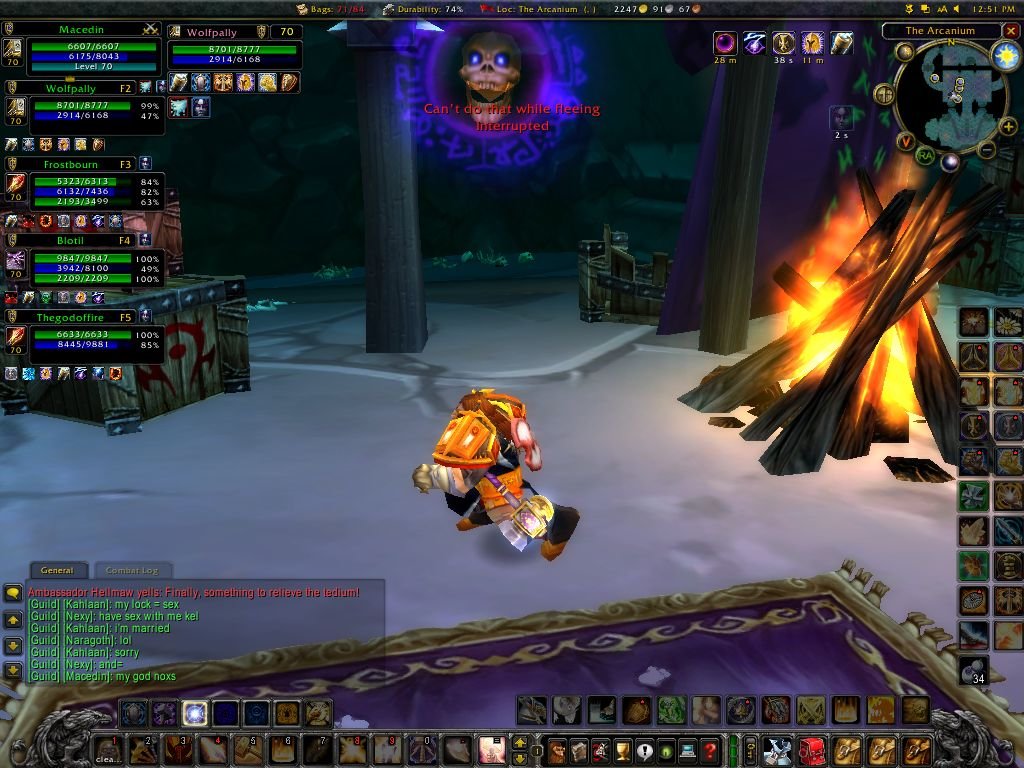
Task: Zoom out the minimap with minus button
Action: 986,151
